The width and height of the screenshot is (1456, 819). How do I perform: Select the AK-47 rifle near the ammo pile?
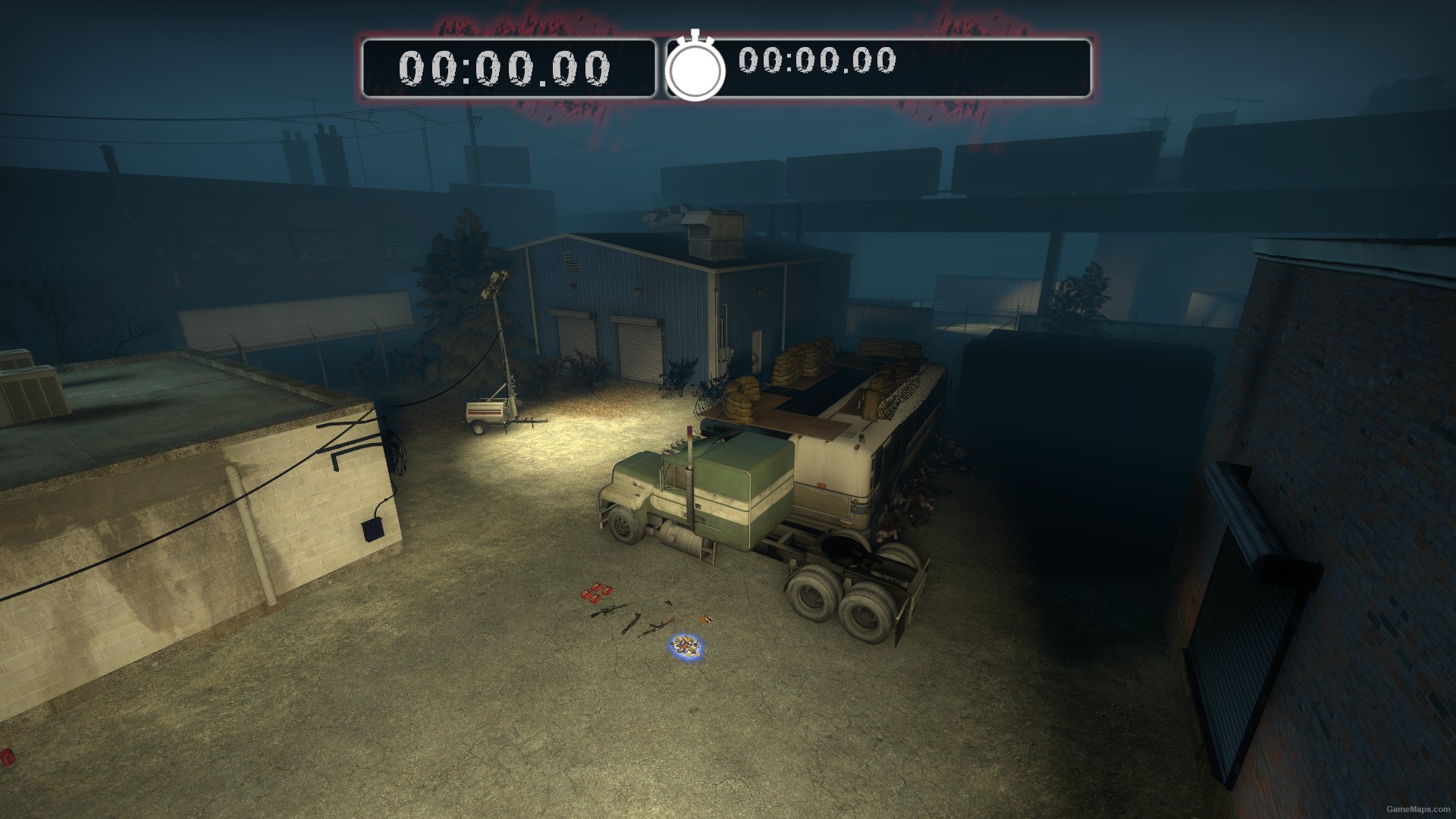(659, 628)
